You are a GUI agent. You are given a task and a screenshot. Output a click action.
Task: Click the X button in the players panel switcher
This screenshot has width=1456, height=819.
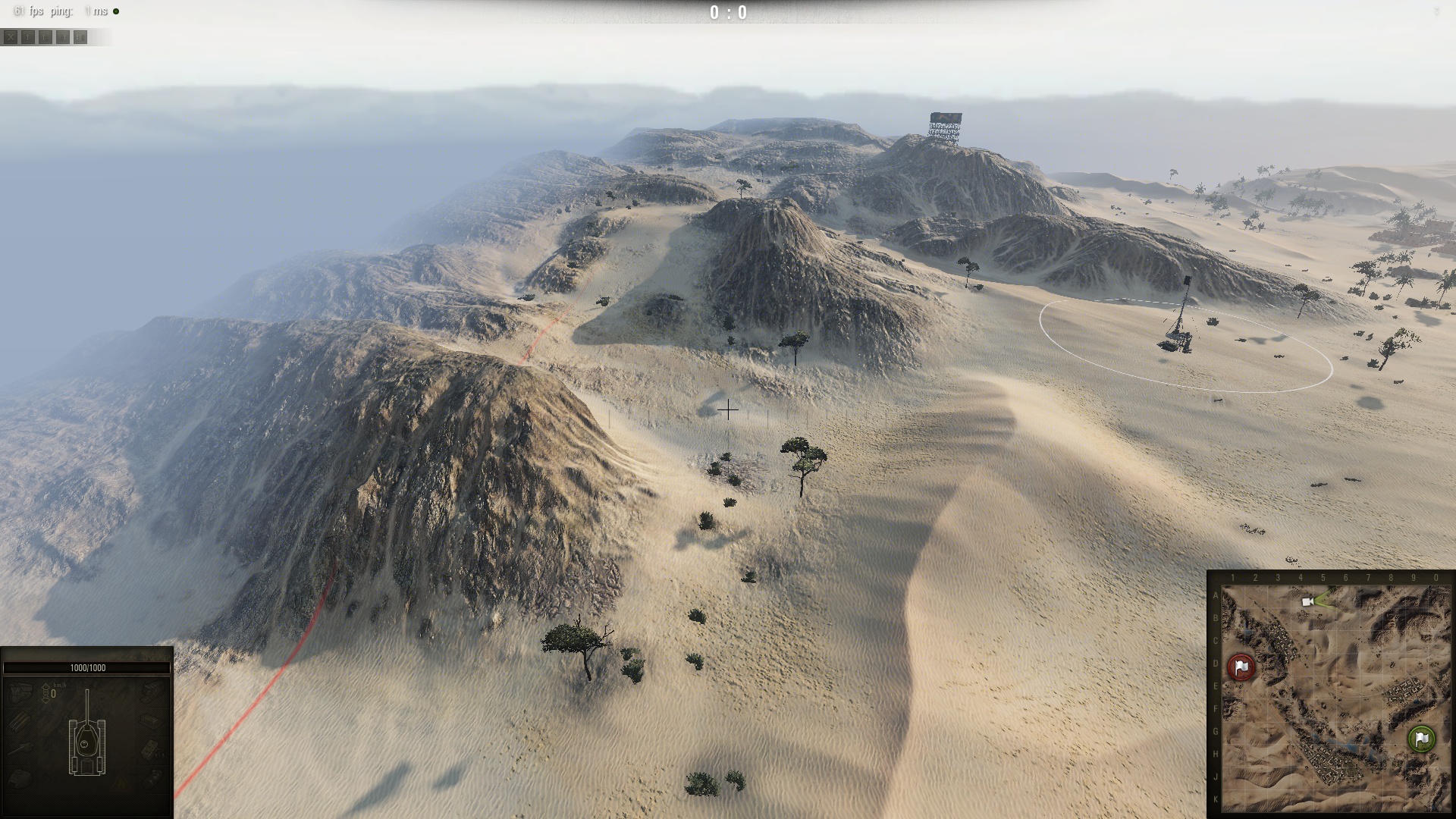click(11, 37)
